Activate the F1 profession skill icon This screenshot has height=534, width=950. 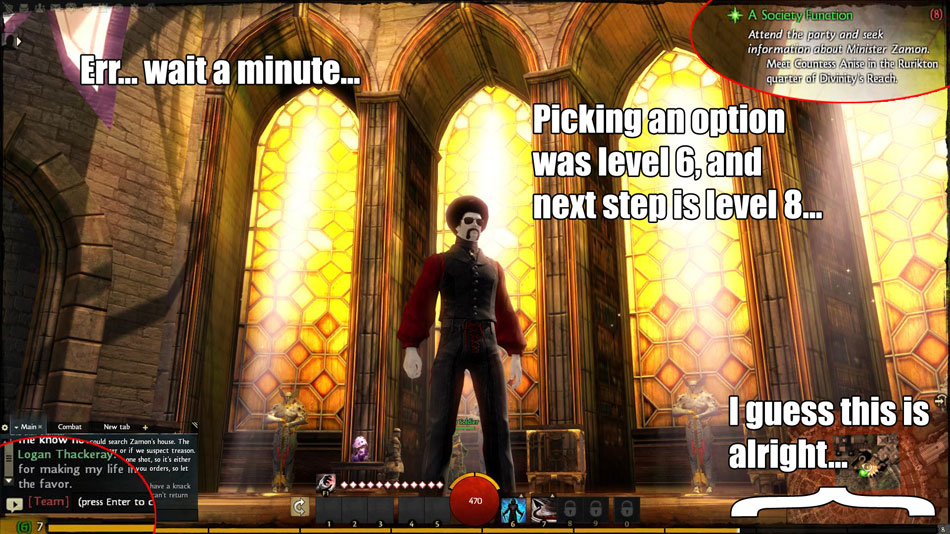coord(325,483)
